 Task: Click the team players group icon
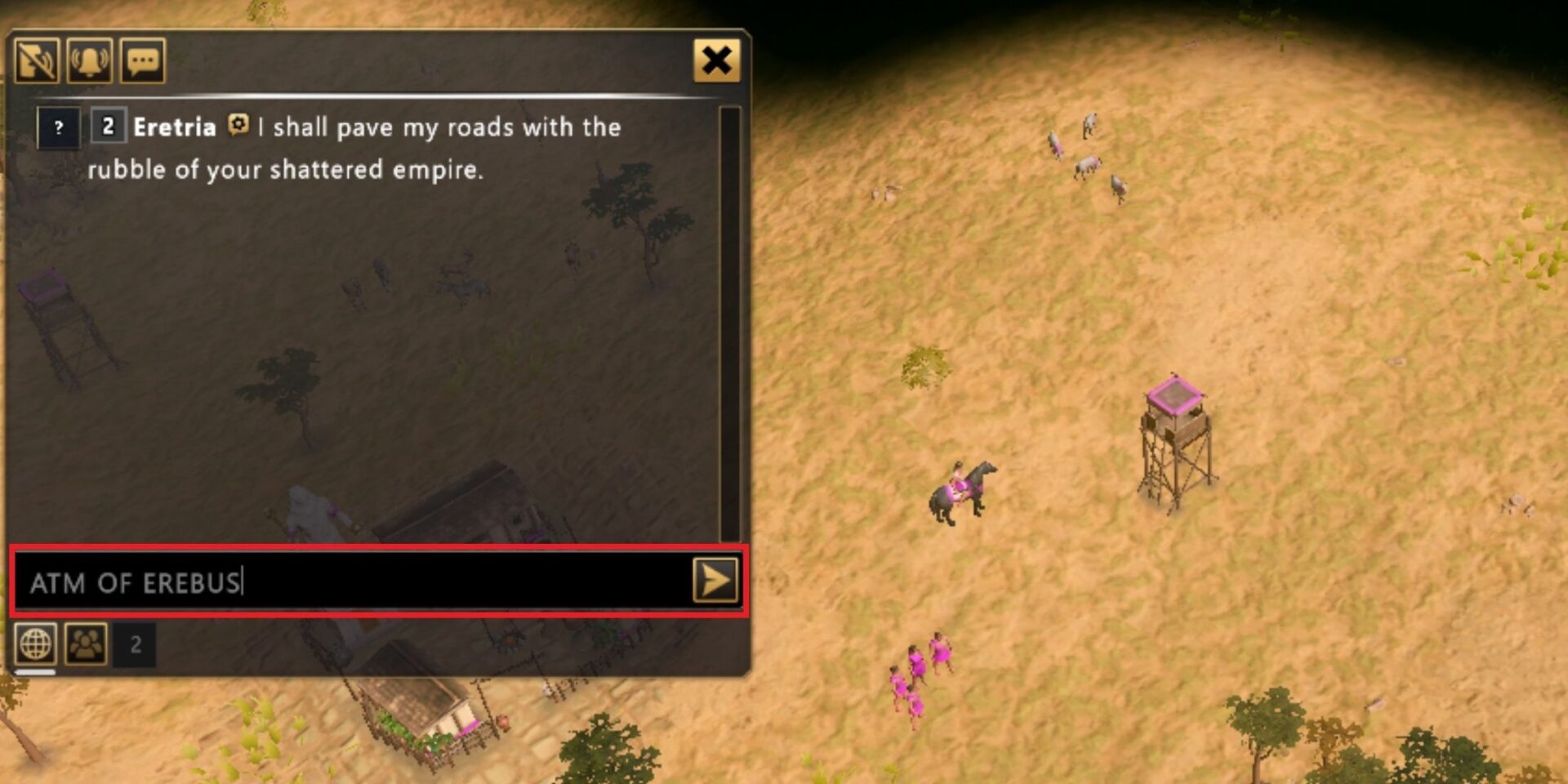click(x=87, y=644)
